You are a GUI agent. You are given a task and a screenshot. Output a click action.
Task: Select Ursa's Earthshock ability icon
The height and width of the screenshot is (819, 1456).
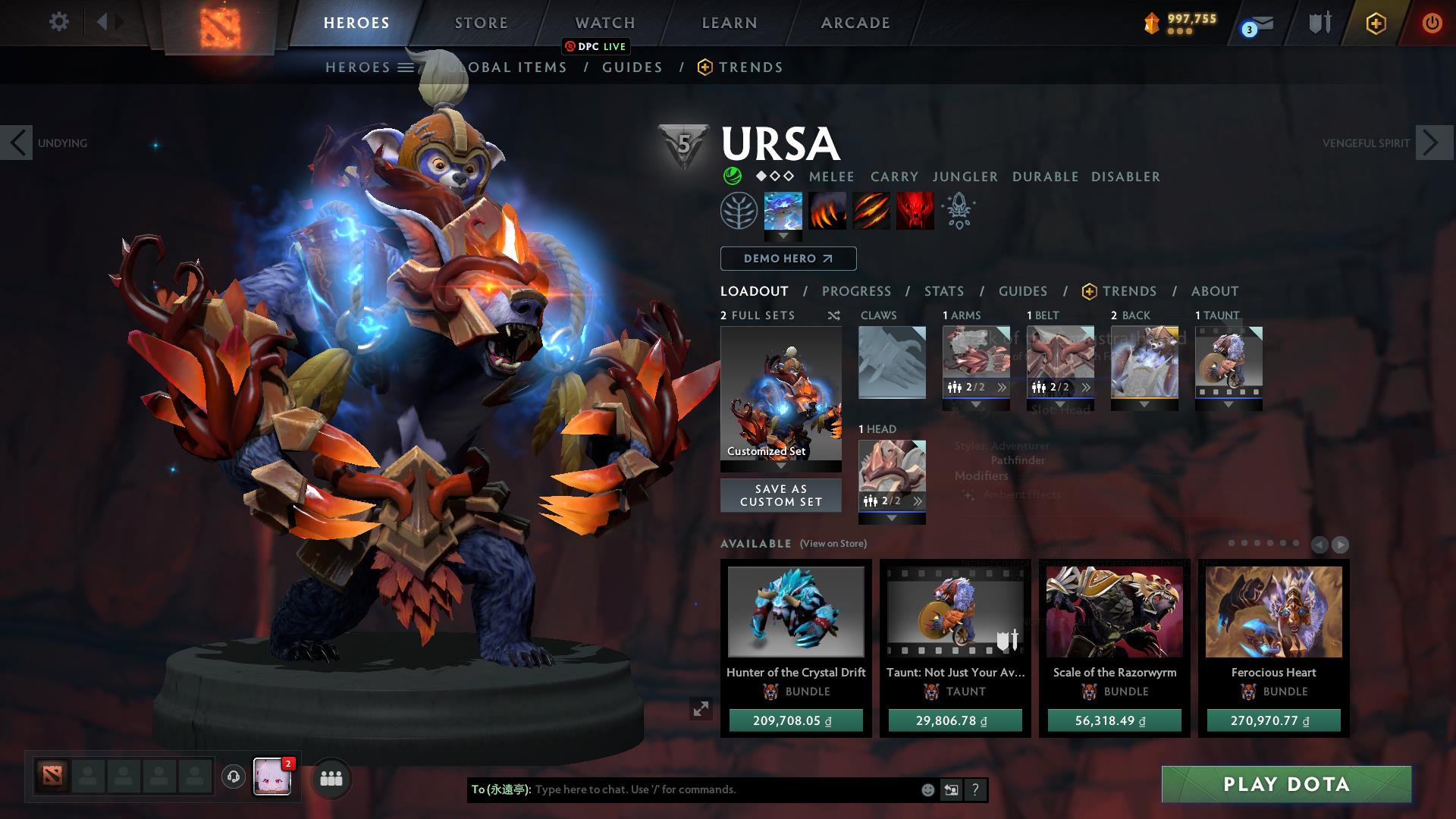[781, 211]
